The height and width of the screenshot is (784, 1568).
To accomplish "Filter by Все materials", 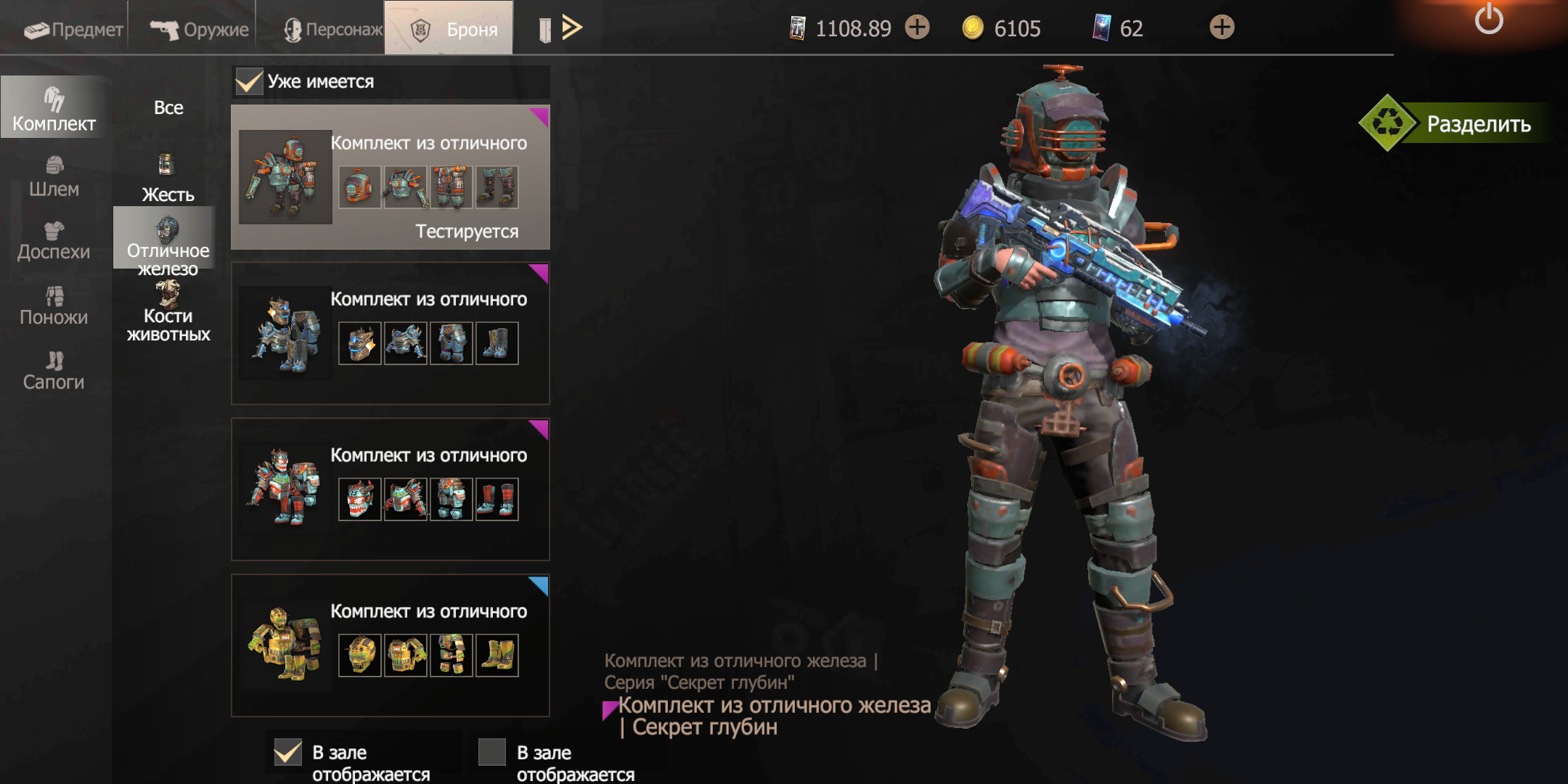I will pyautogui.click(x=168, y=108).
